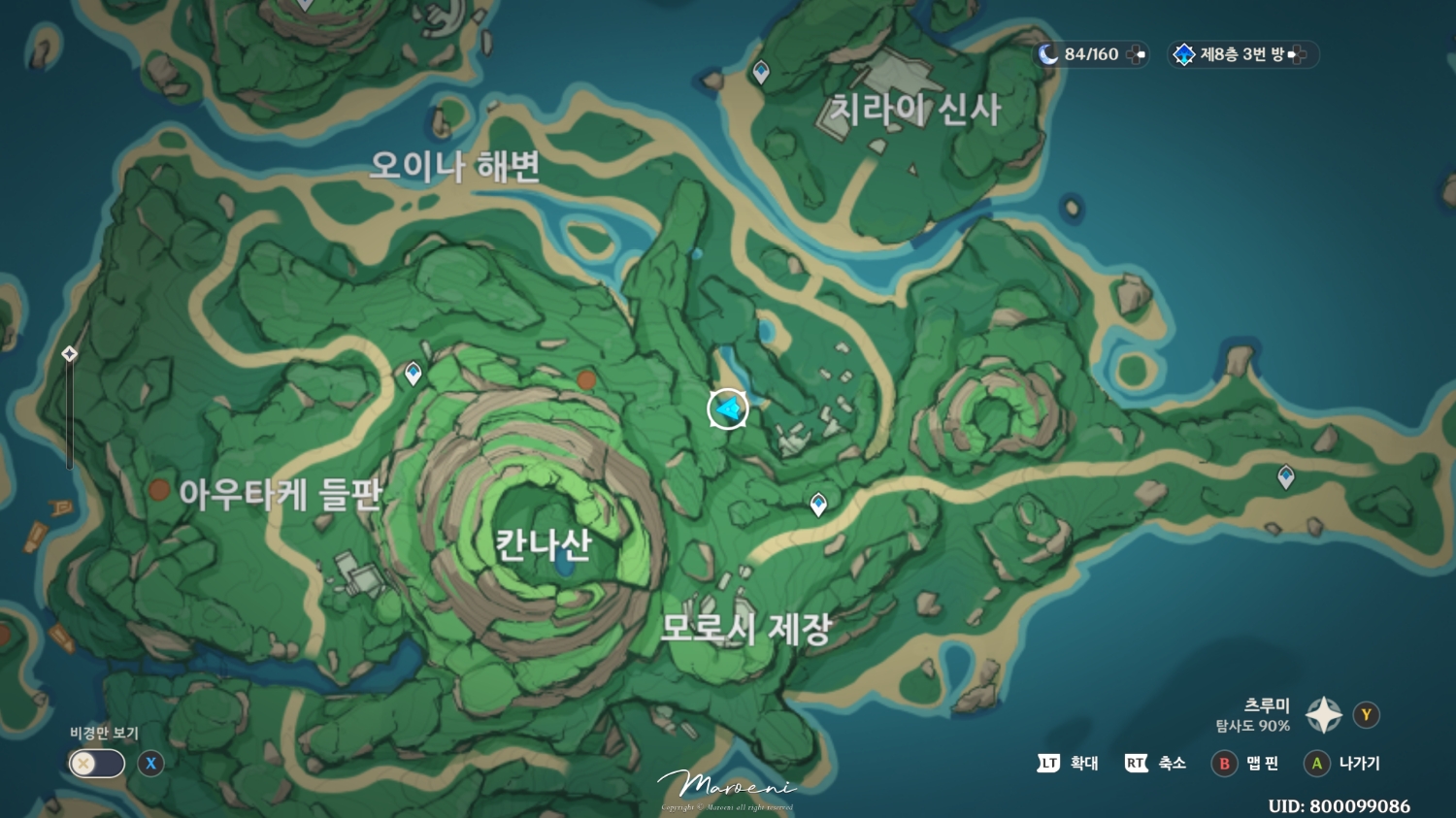Click the player position arrow marker
Viewport: 1456px width, 818px height.
click(x=727, y=409)
